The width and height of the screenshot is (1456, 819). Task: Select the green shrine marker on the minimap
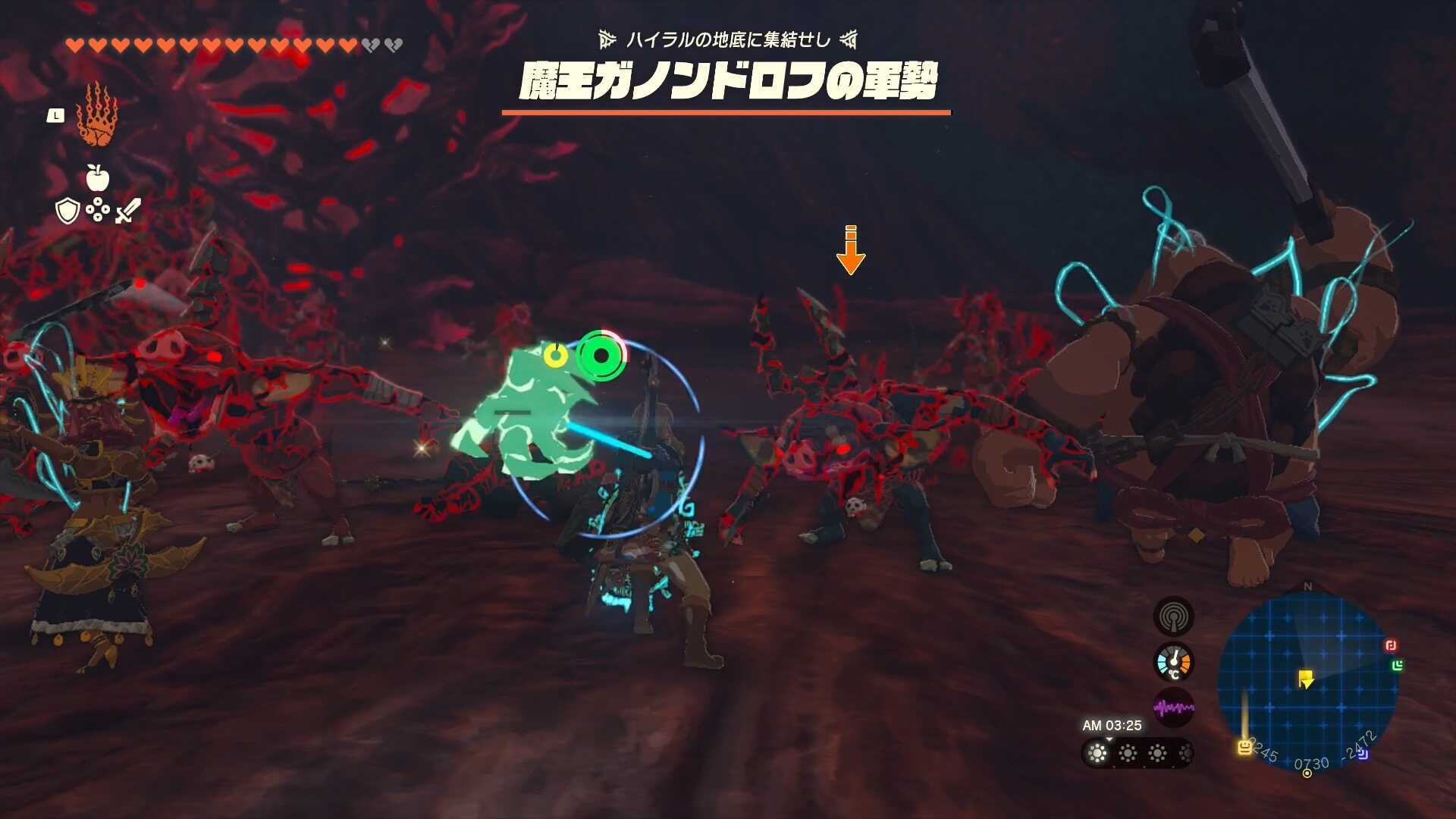click(x=1398, y=665)
